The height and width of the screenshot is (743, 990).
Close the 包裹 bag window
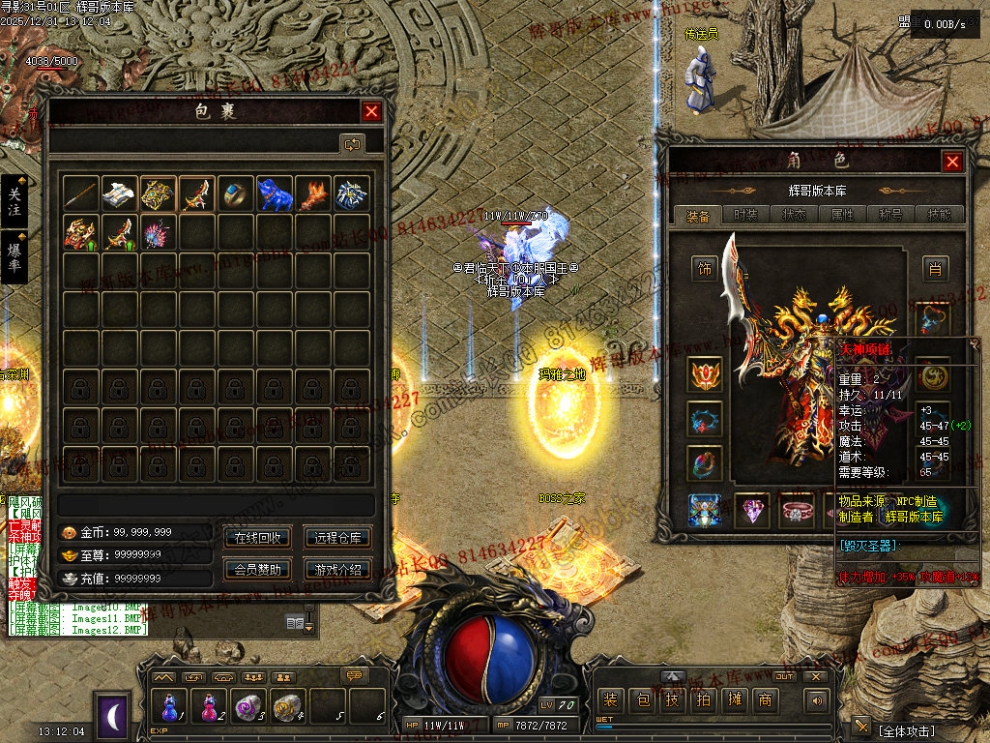(x=371, y=112)
